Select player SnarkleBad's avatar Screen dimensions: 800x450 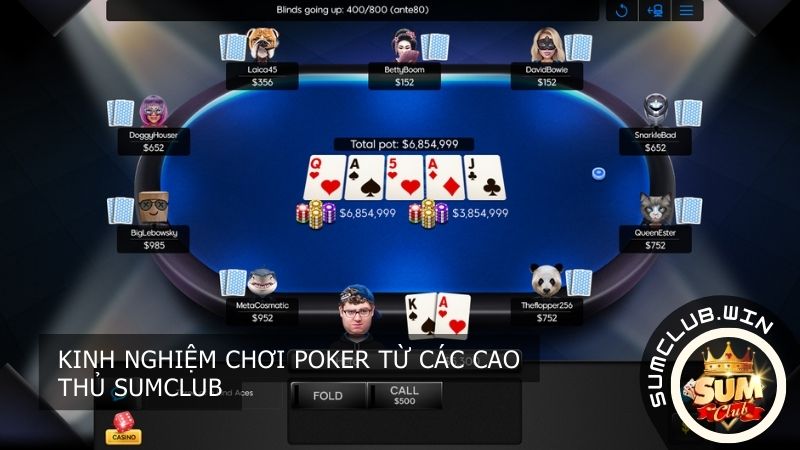(656, 110)
